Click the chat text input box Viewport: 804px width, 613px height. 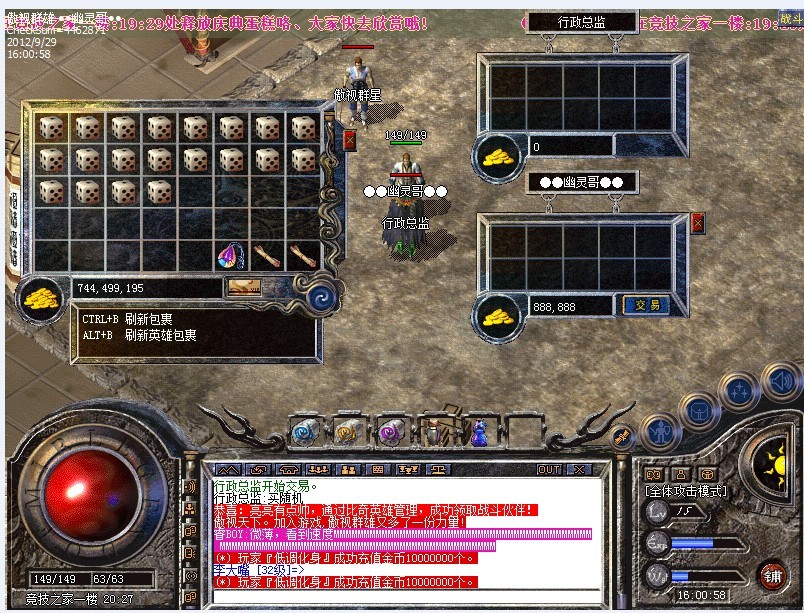400,598
